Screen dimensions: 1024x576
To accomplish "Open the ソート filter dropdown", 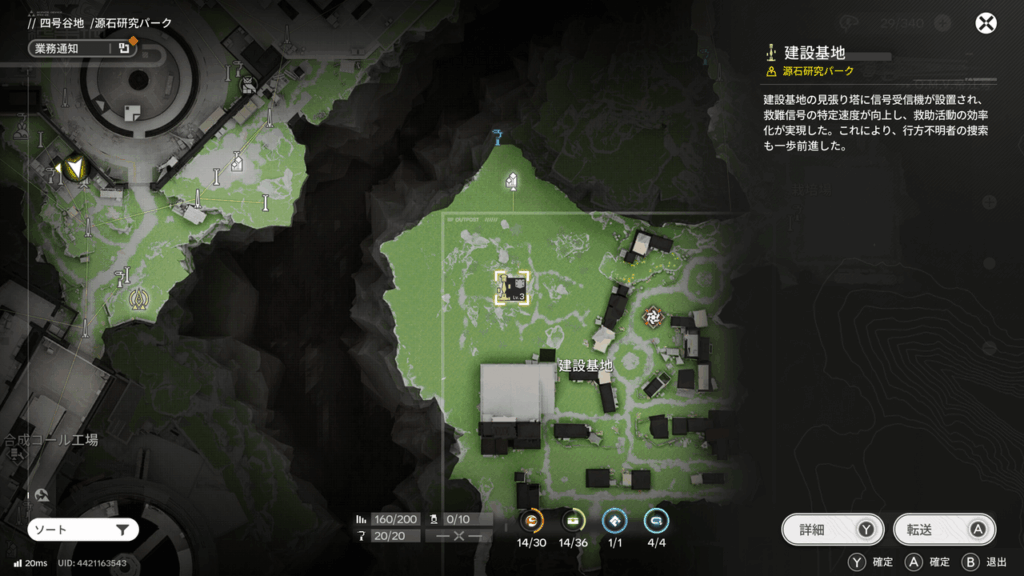I will [83, 530].
